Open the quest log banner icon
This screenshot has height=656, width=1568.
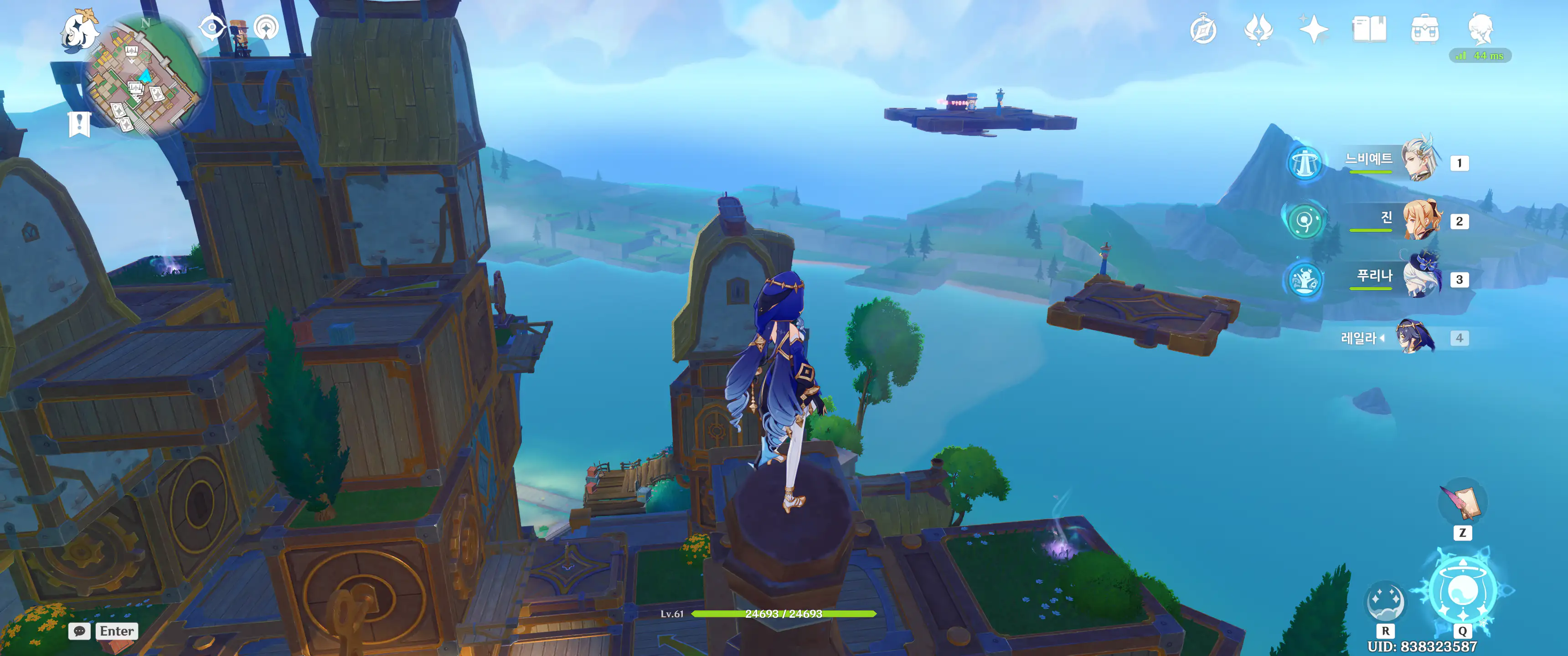79,124
